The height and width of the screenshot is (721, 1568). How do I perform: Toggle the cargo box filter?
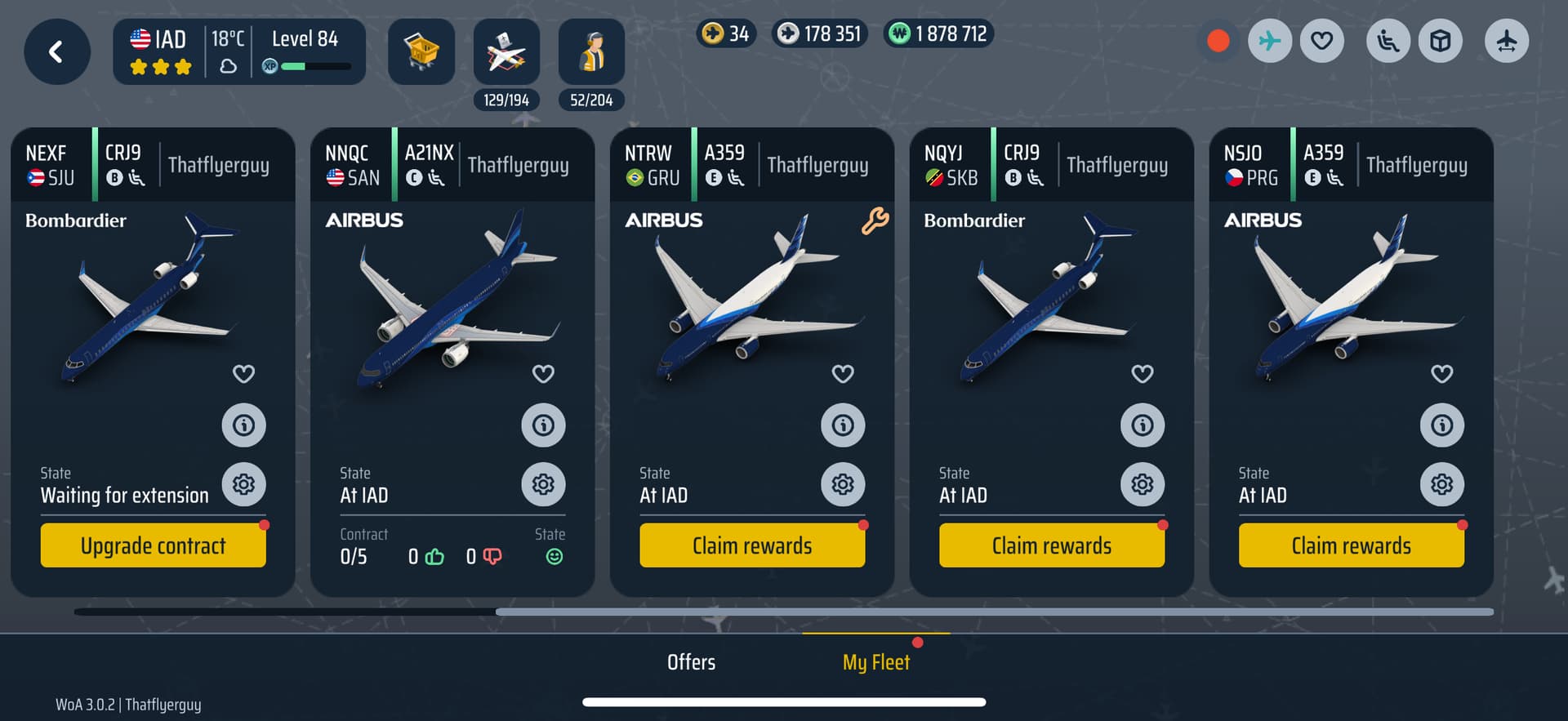[x=1441, y=41]
